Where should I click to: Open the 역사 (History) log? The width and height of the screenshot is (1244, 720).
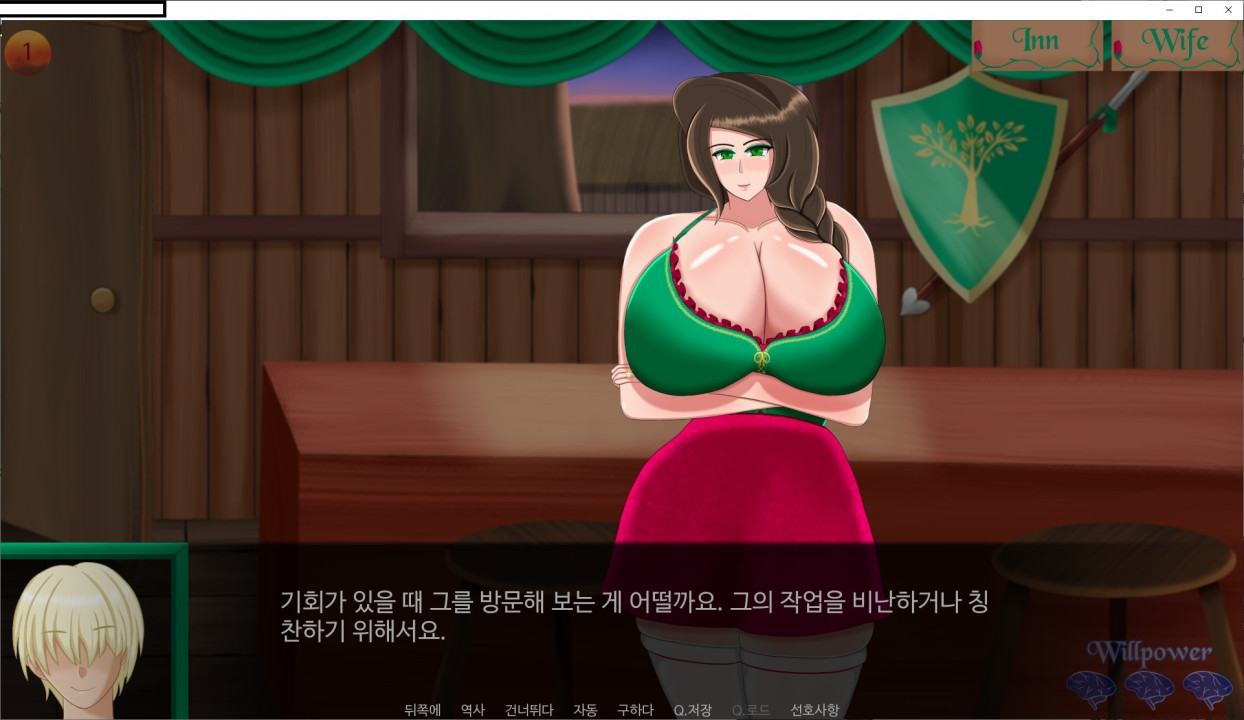[473, 710]
